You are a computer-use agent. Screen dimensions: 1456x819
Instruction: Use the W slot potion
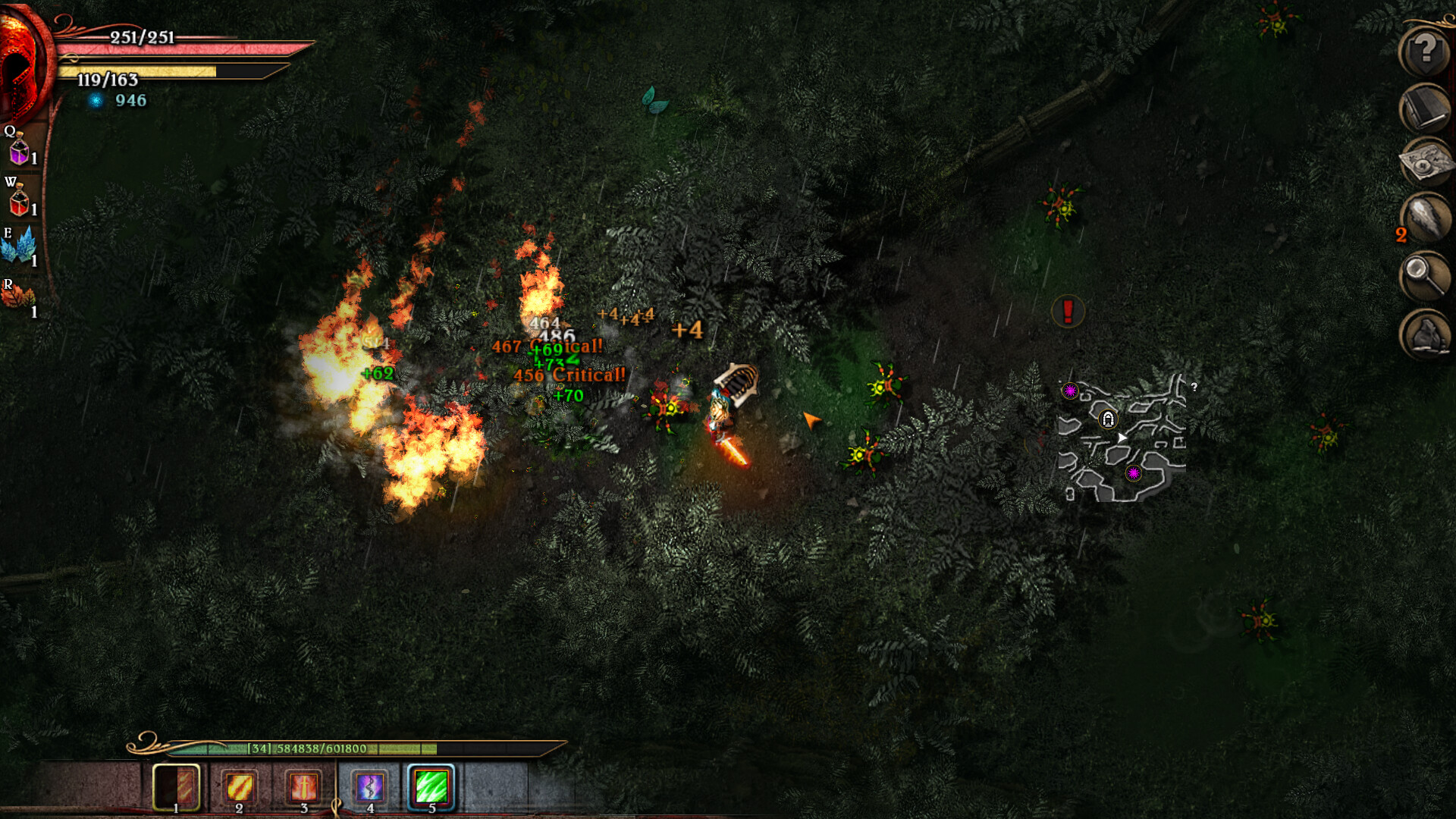[19, 199]
